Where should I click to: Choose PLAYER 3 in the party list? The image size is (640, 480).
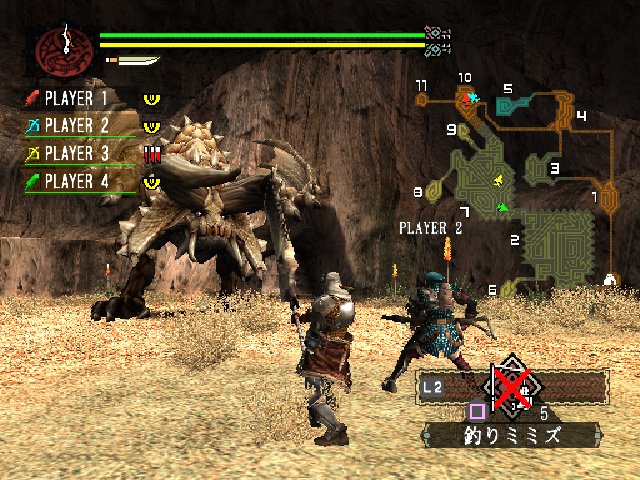(75, 153)
